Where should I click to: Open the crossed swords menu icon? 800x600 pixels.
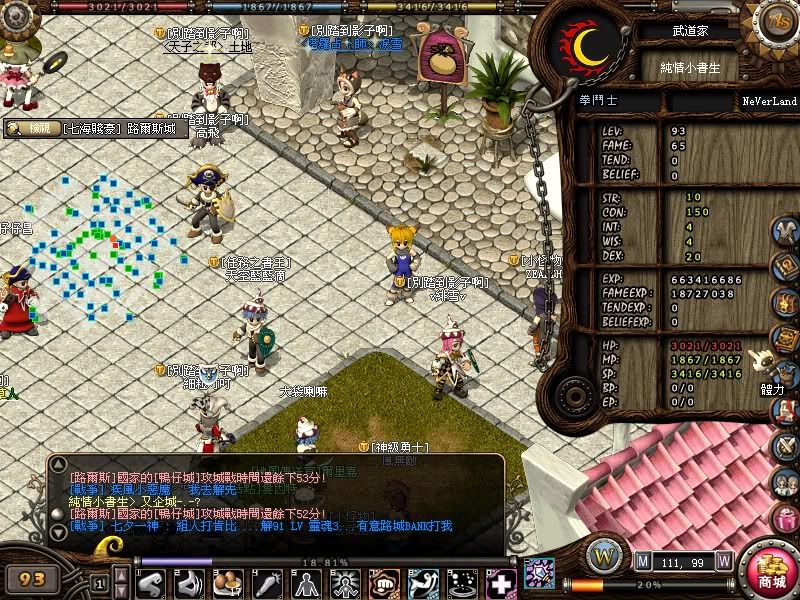click(x=786, y=444)
